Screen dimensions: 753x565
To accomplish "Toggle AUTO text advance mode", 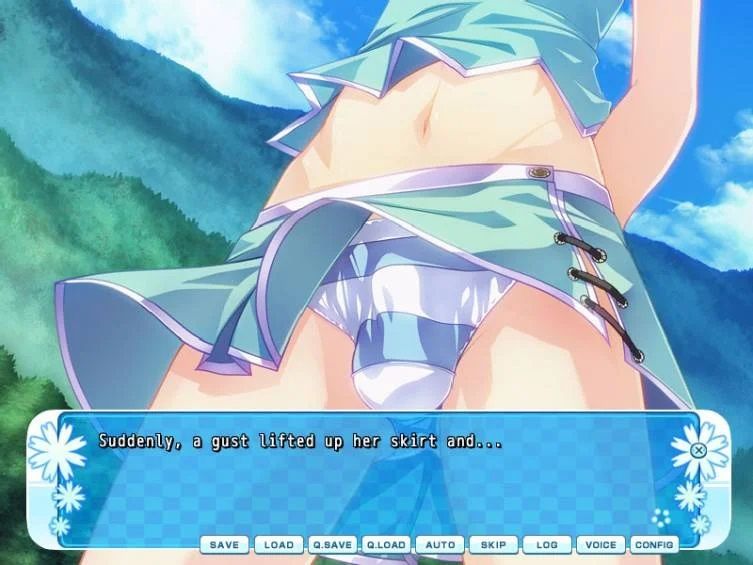I will tap(440, 545).
